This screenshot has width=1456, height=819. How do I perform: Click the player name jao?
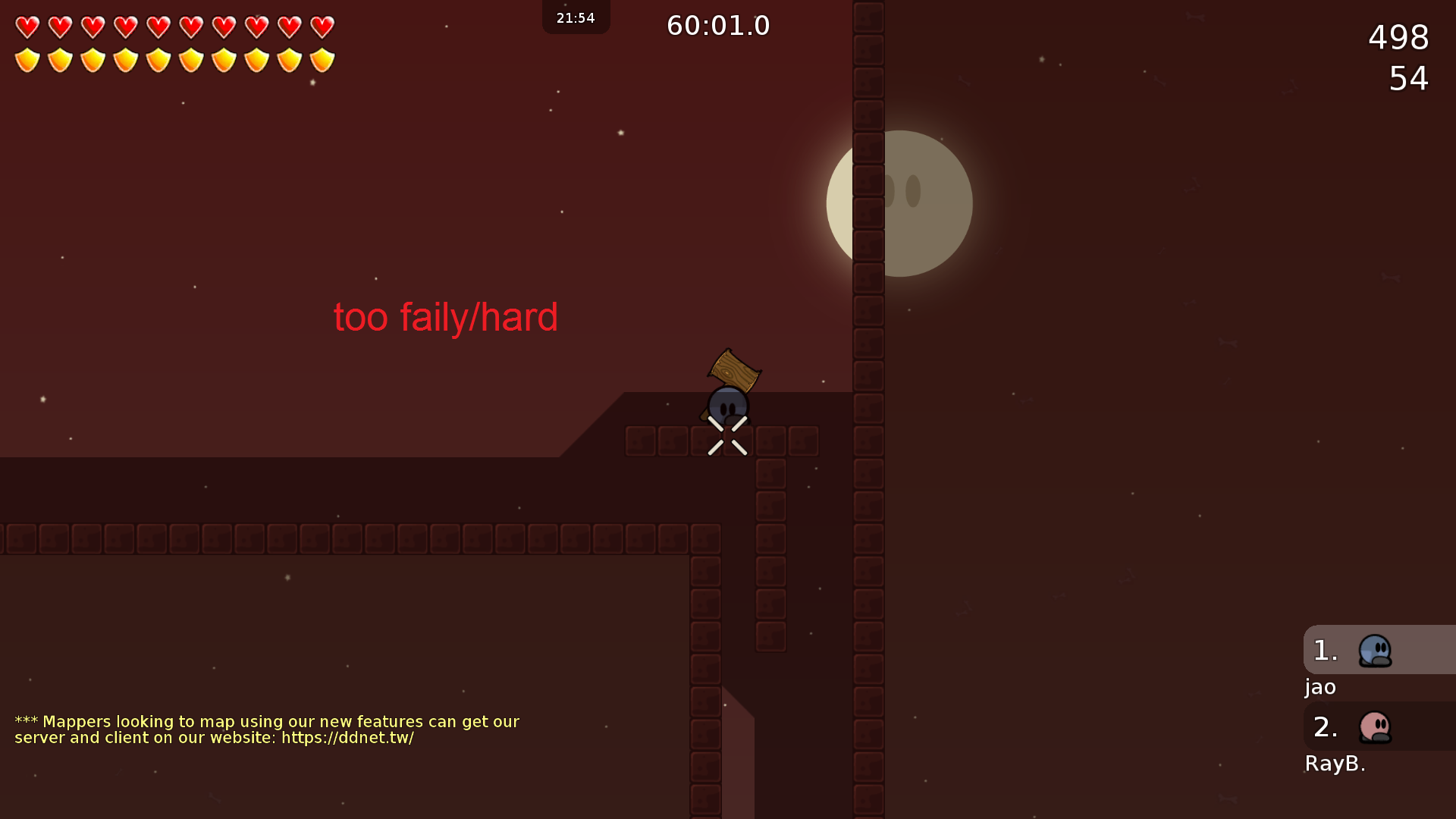tap(1319, 687)
